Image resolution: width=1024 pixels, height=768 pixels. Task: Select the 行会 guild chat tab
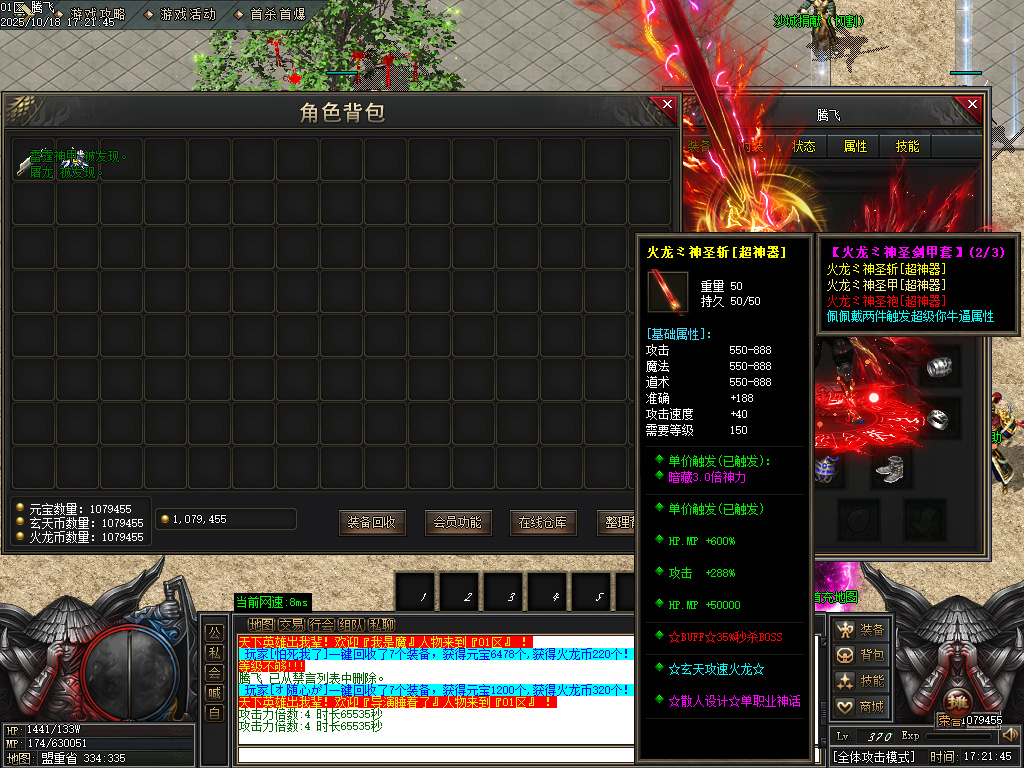point(320,624)
